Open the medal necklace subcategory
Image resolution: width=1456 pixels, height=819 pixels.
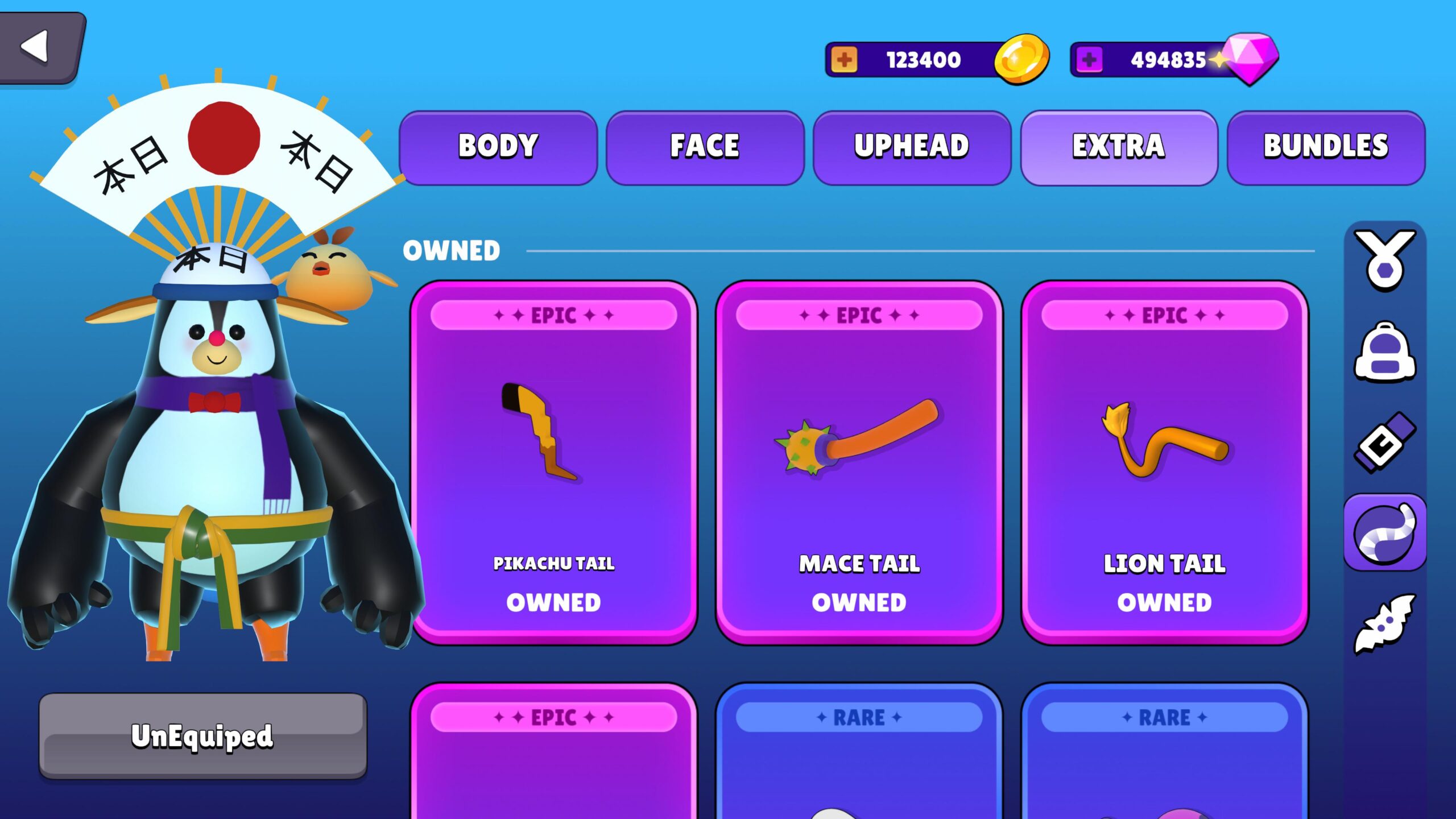point(1384,260)
